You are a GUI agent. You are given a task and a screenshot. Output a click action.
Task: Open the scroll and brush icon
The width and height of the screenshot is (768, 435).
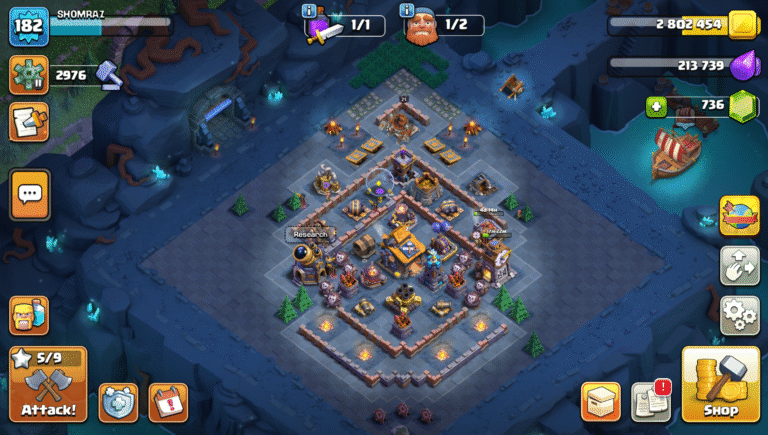pos(29,122)
